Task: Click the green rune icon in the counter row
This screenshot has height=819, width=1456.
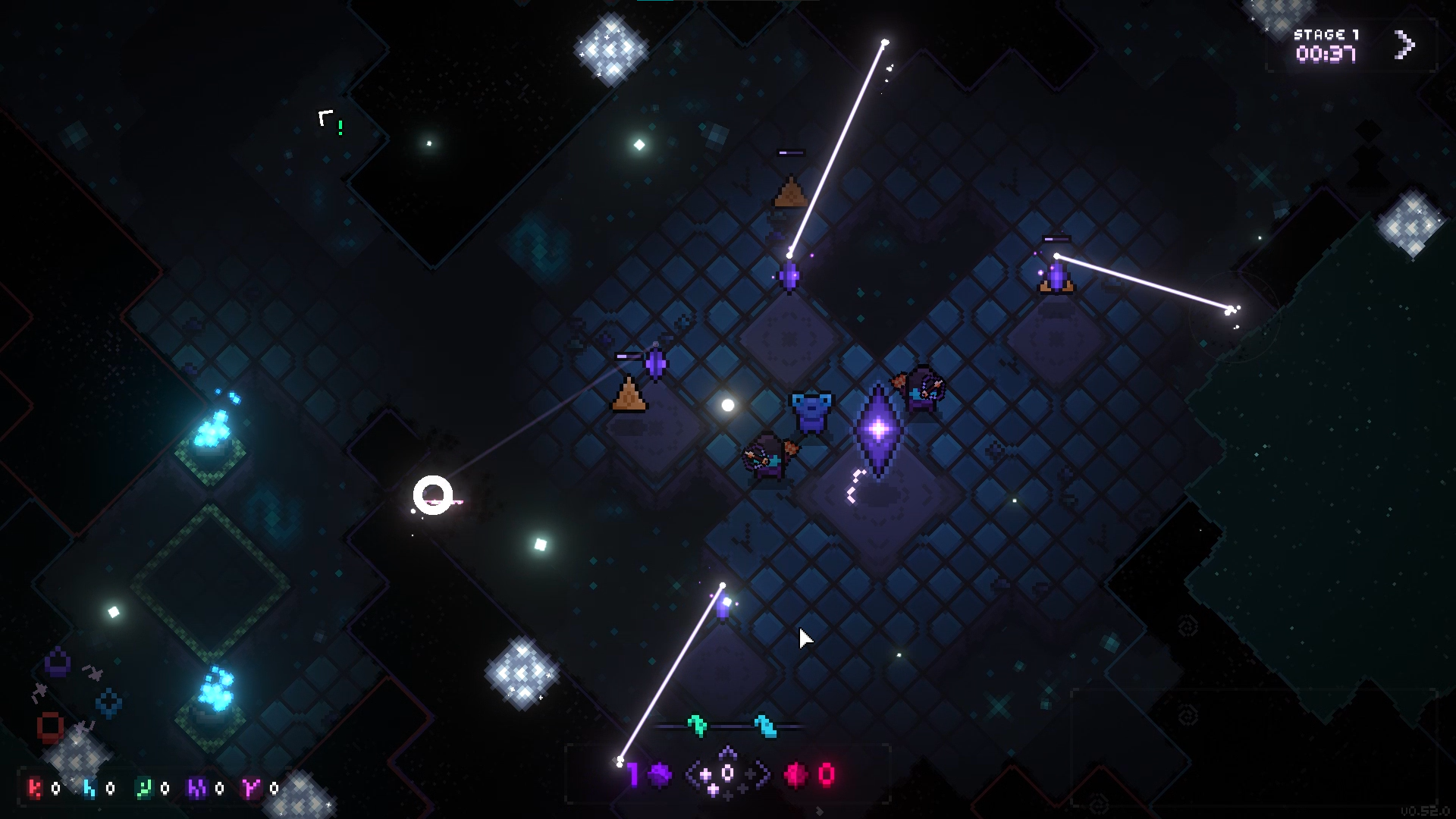Action: [145, 789]
